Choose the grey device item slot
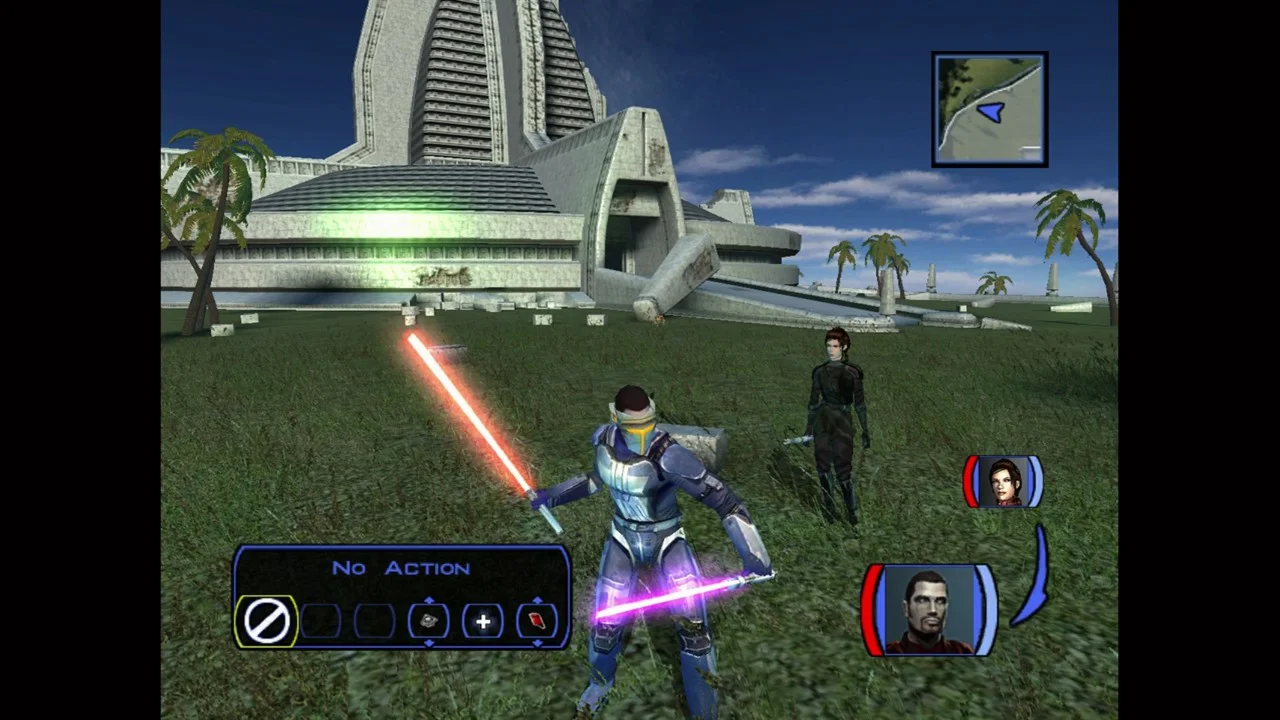This screenshot has width=1280, height=720. [428, 621]
